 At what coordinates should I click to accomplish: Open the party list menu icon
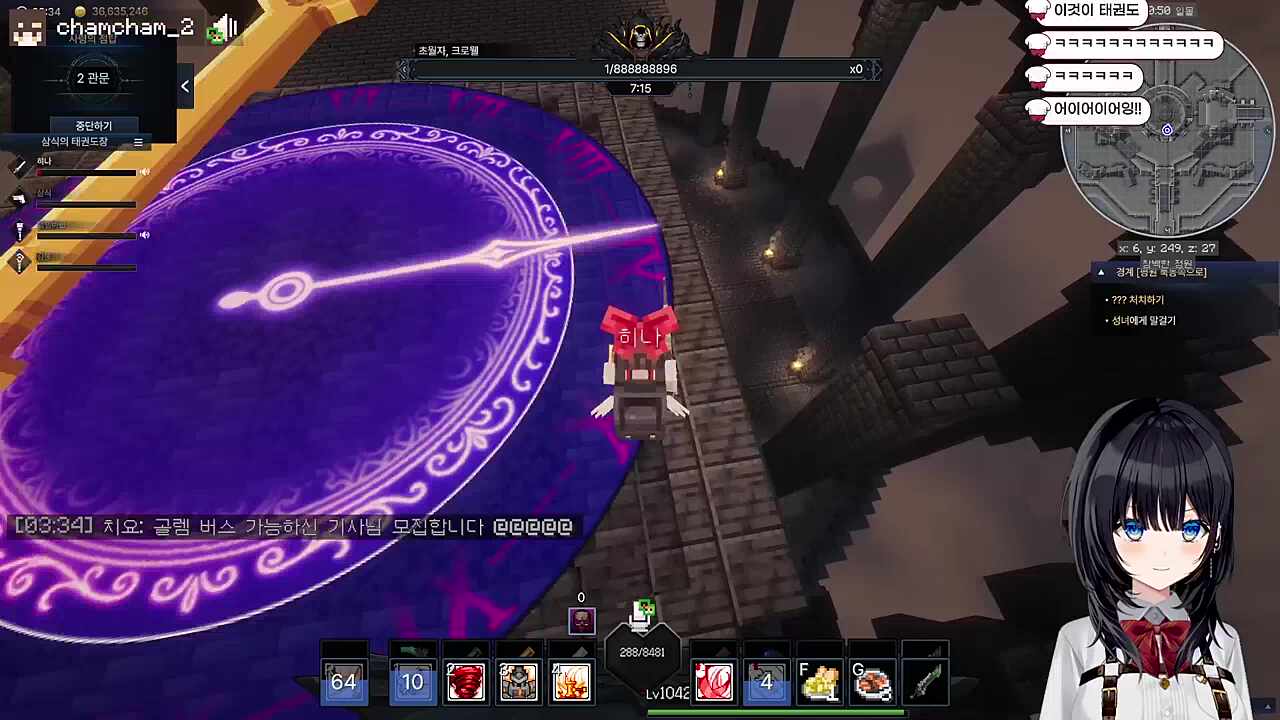point(138,142)
